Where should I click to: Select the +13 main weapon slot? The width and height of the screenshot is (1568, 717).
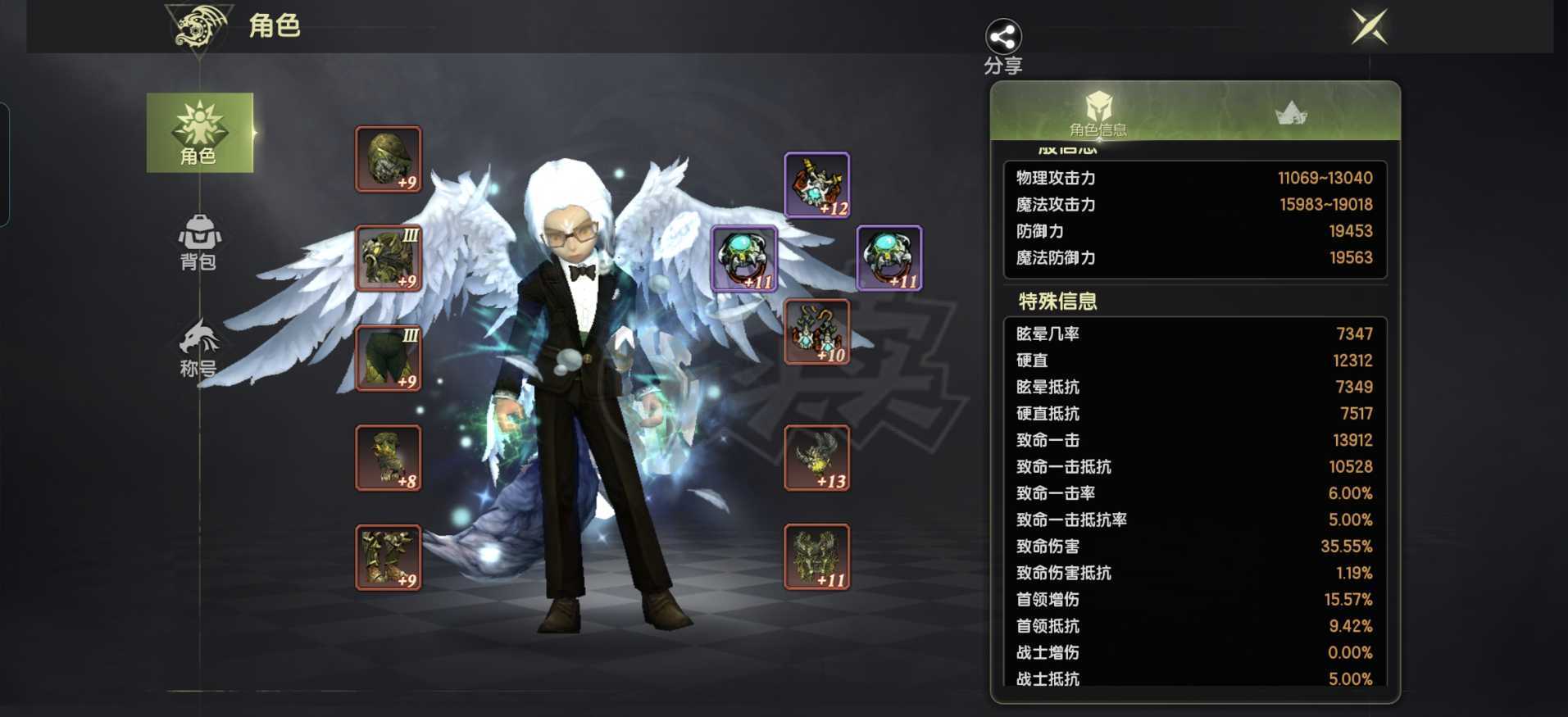tap(816, 458)
